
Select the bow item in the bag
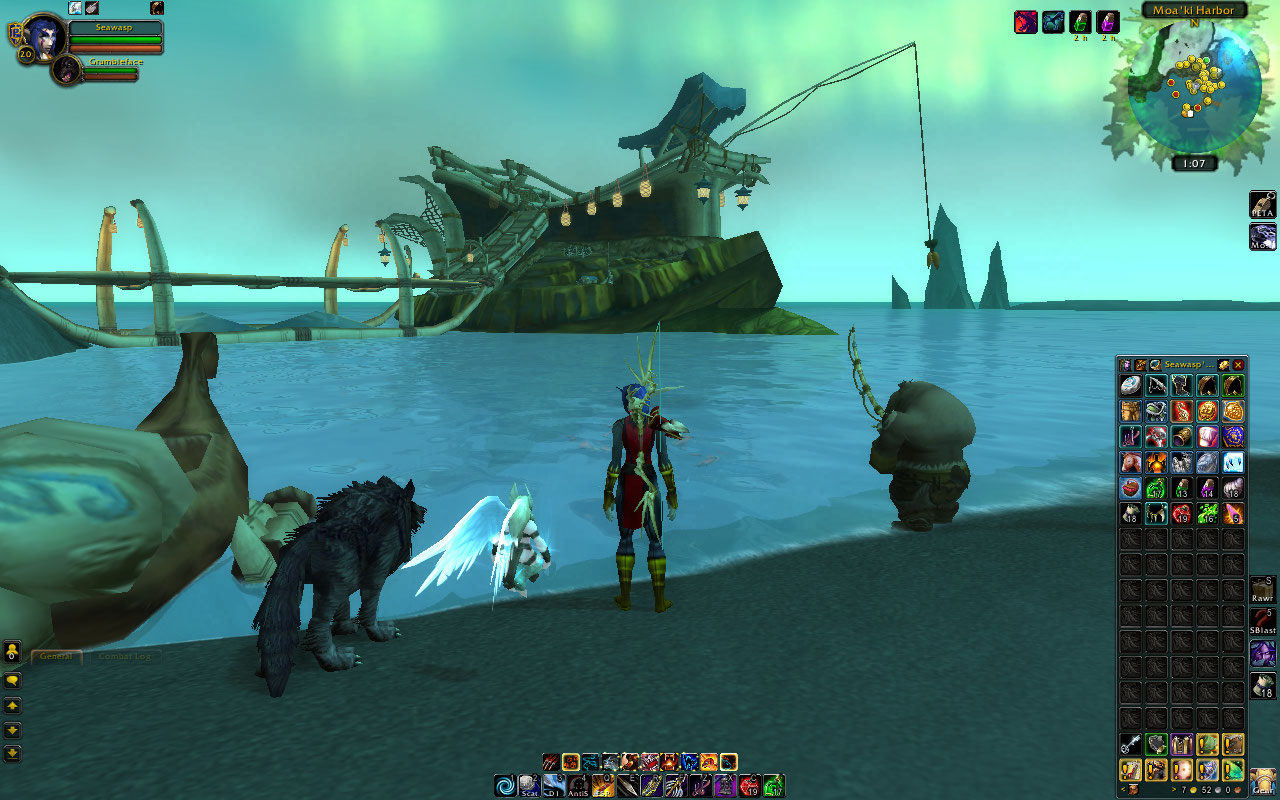point(1156,385)
